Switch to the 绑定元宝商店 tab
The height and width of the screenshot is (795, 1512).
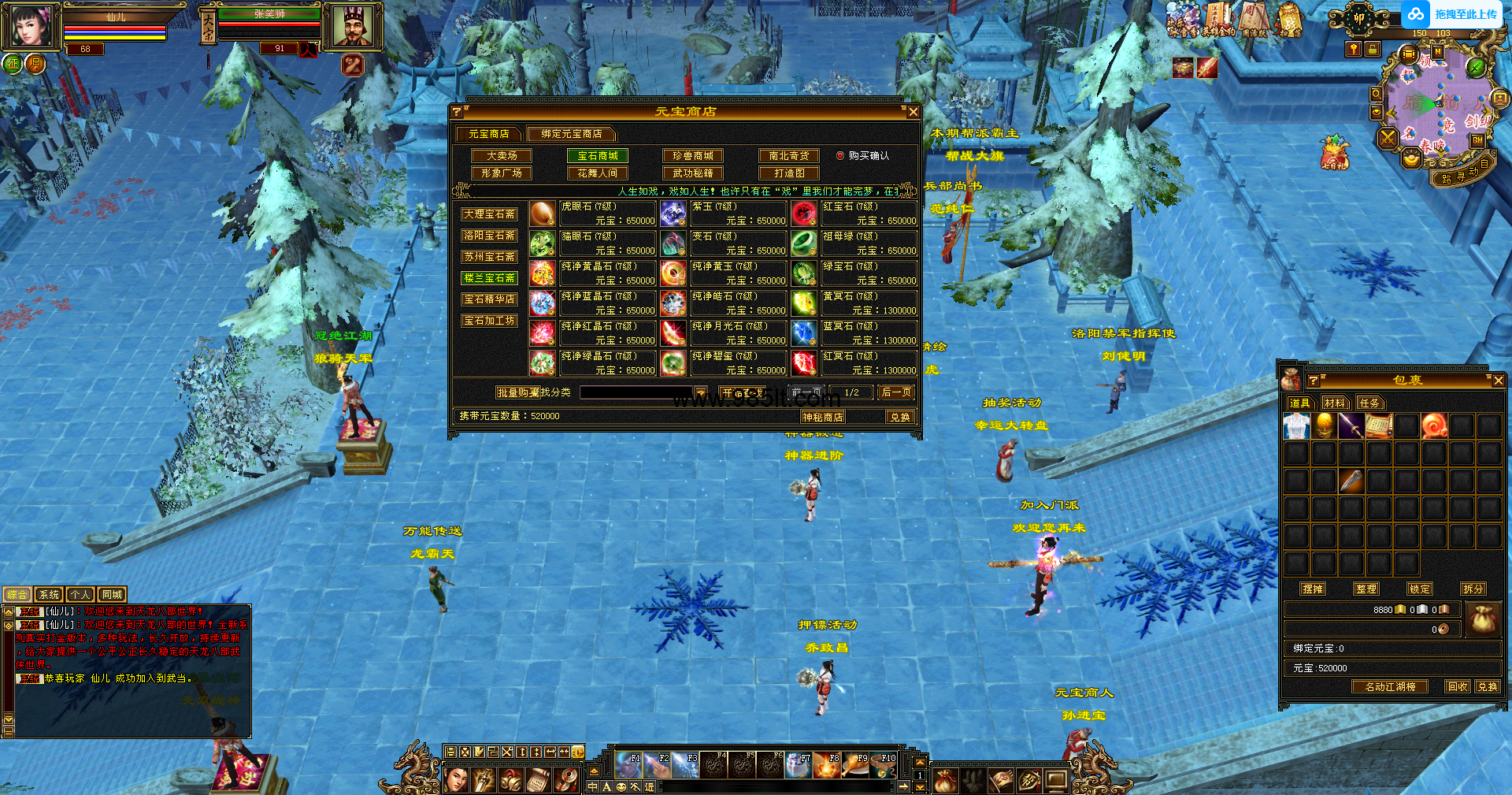(571, 134)
